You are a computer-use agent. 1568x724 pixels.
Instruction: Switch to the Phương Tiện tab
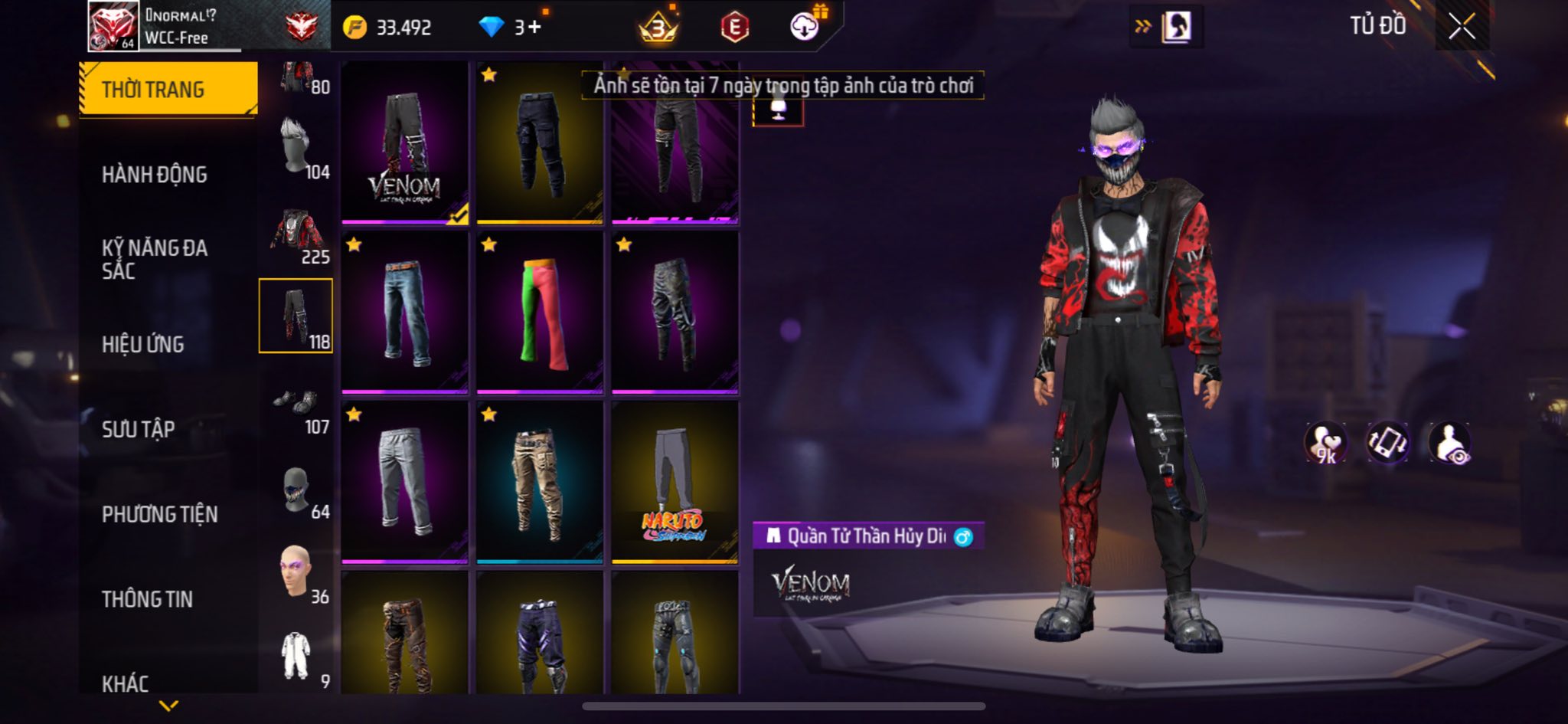pos(160,514)
